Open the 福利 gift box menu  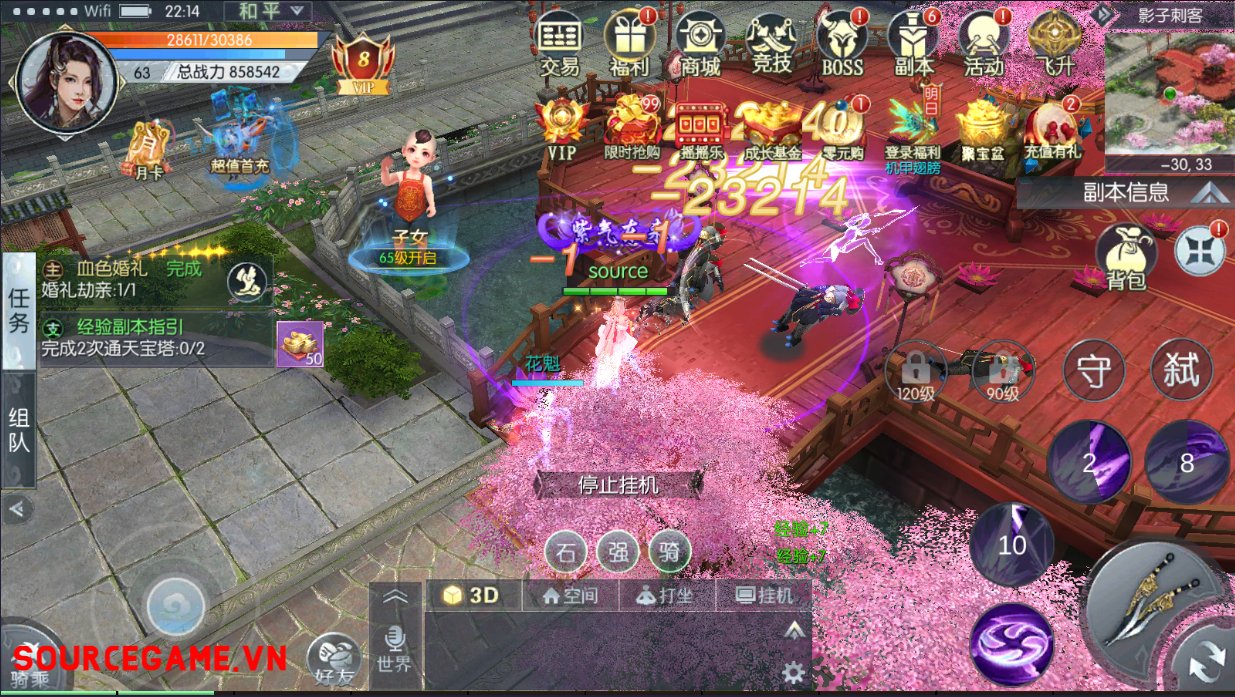coord(630,45)
